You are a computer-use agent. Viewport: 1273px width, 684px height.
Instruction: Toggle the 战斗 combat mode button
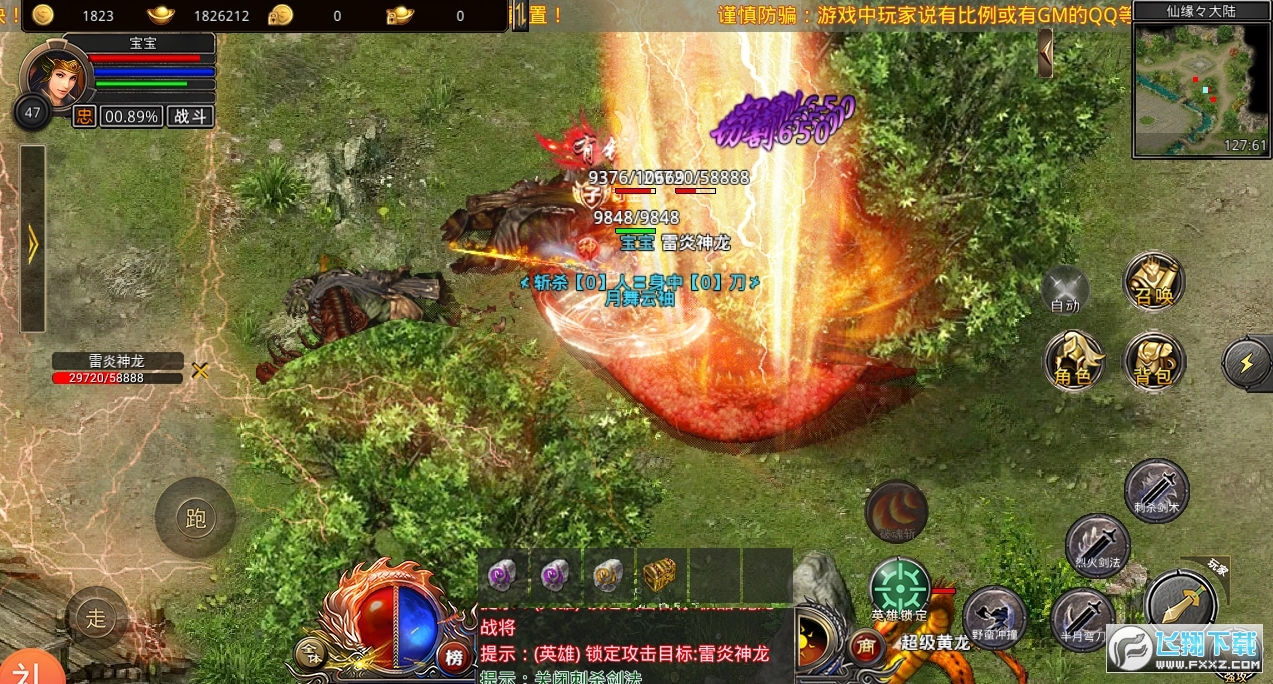190,116
